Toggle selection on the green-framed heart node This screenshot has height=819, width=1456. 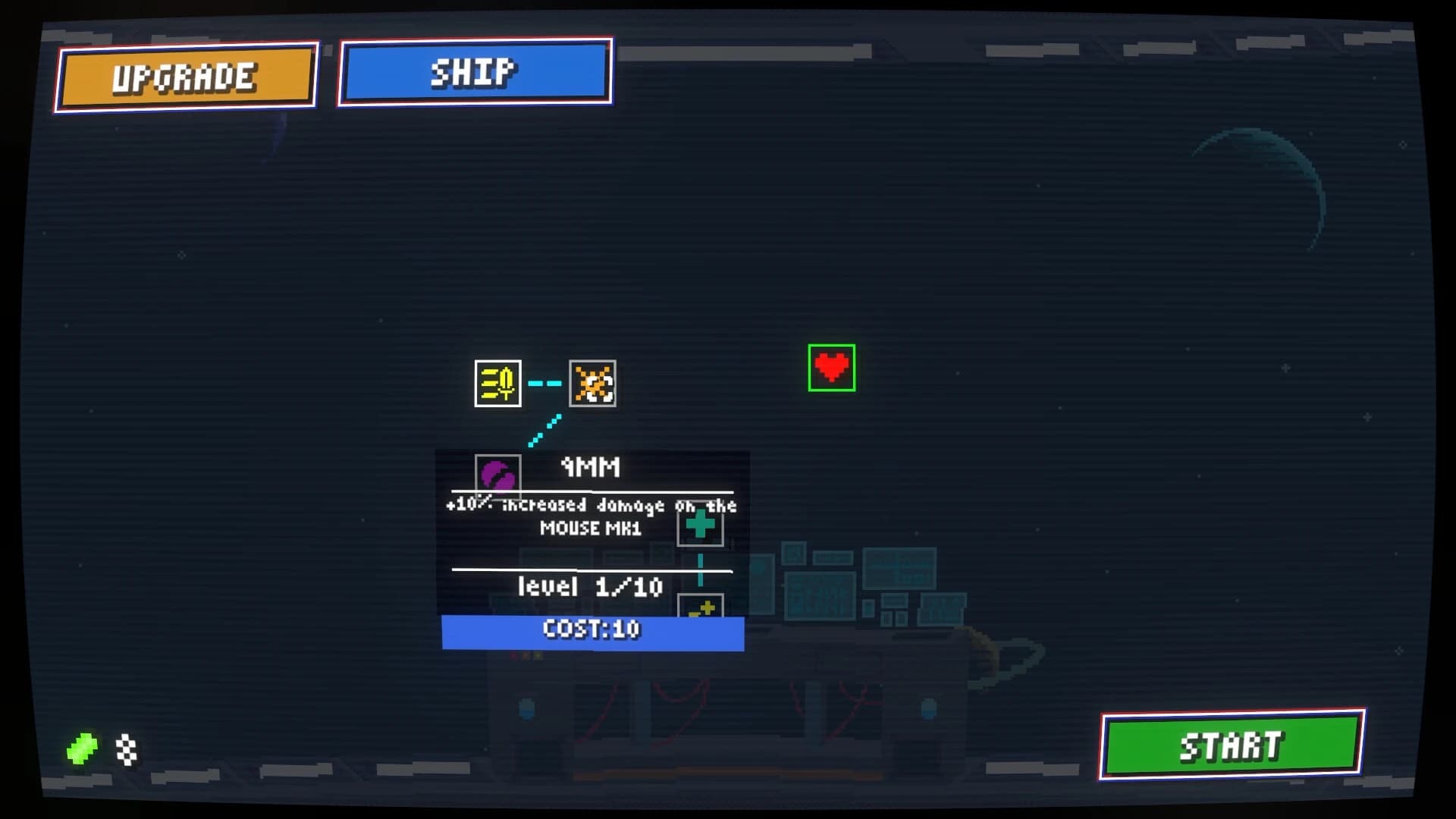pos(833,369)
